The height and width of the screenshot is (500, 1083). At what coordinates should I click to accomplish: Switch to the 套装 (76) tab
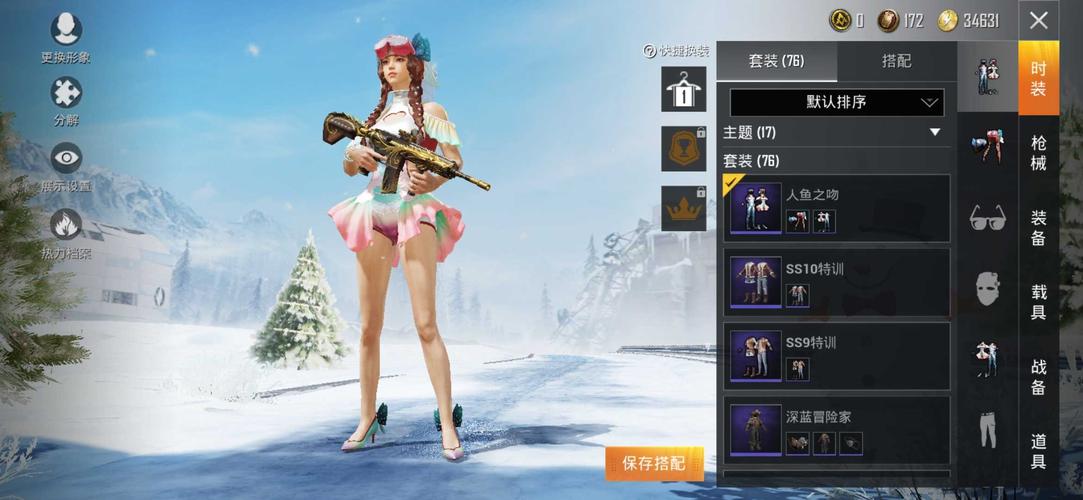coord(777,61)
